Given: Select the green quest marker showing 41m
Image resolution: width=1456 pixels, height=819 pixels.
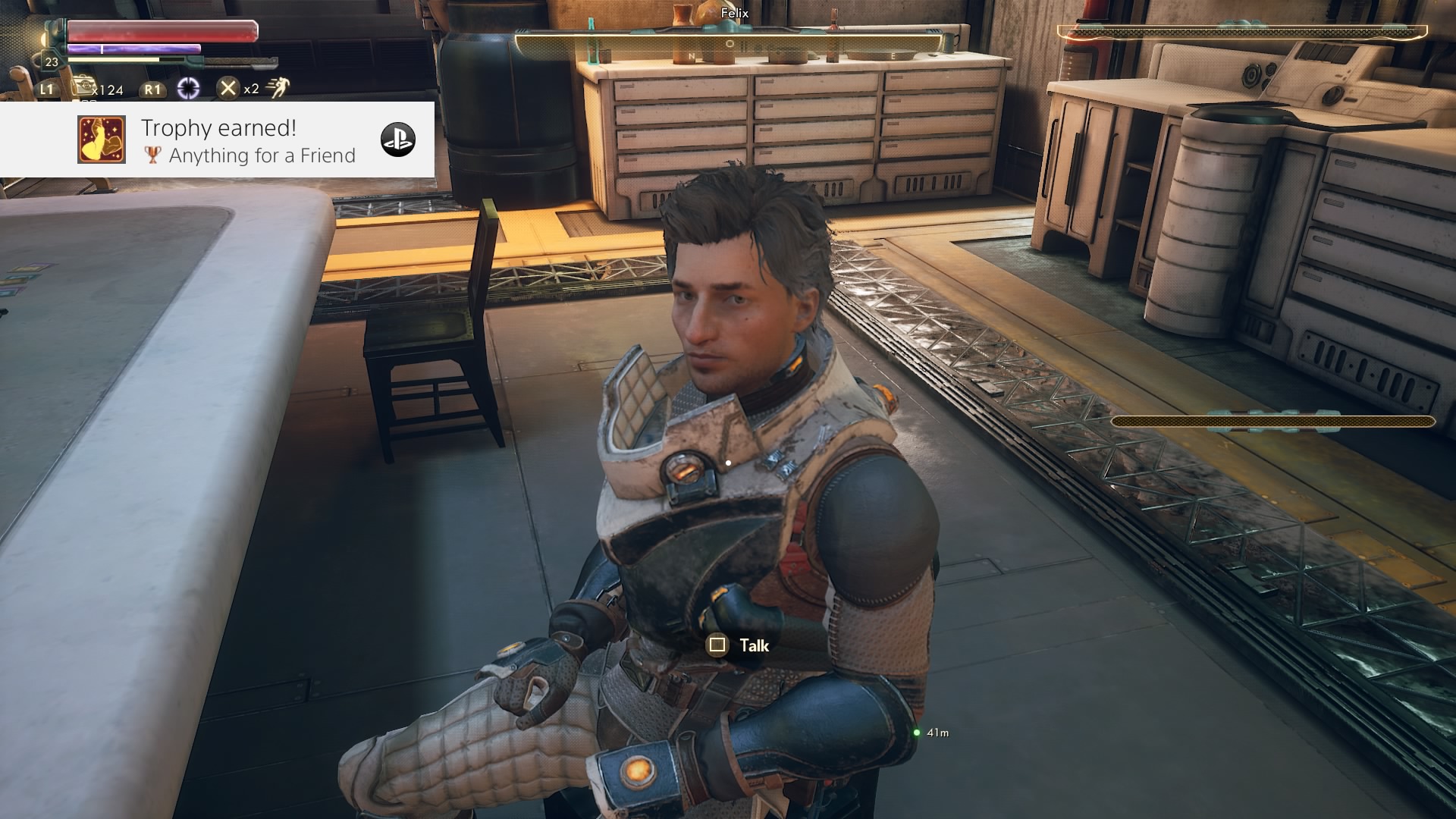Looking at the screenshot, I should [917, 733].
